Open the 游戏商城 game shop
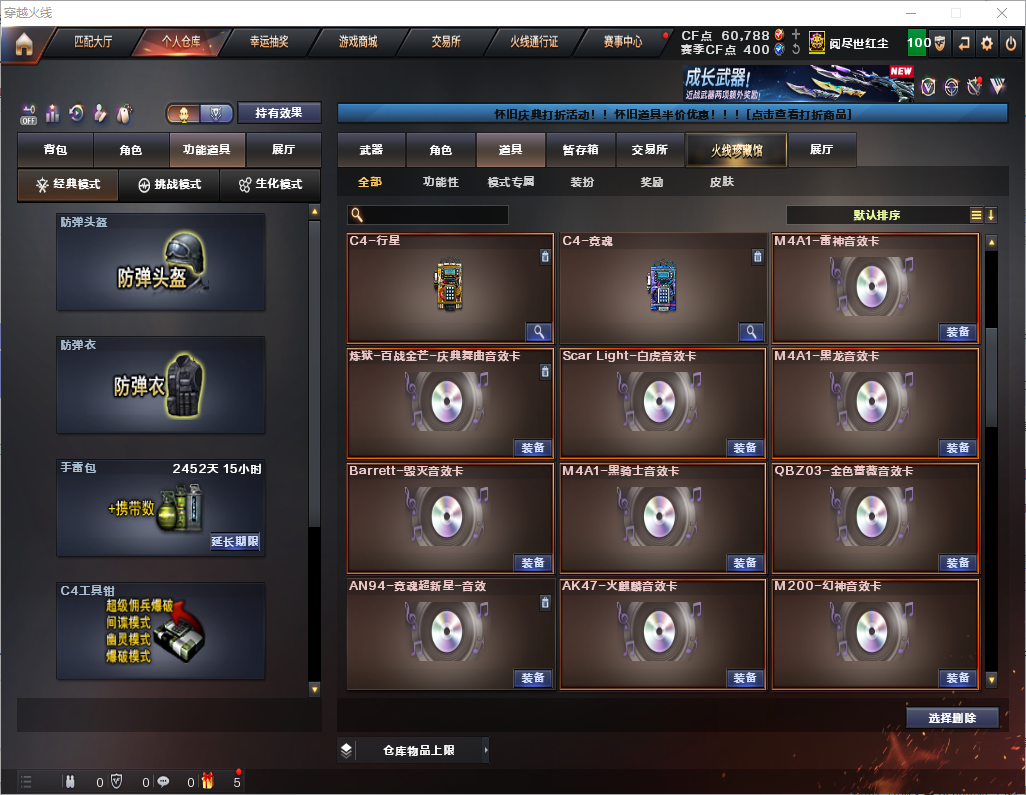1026x795 pixels. pos(358,42)
